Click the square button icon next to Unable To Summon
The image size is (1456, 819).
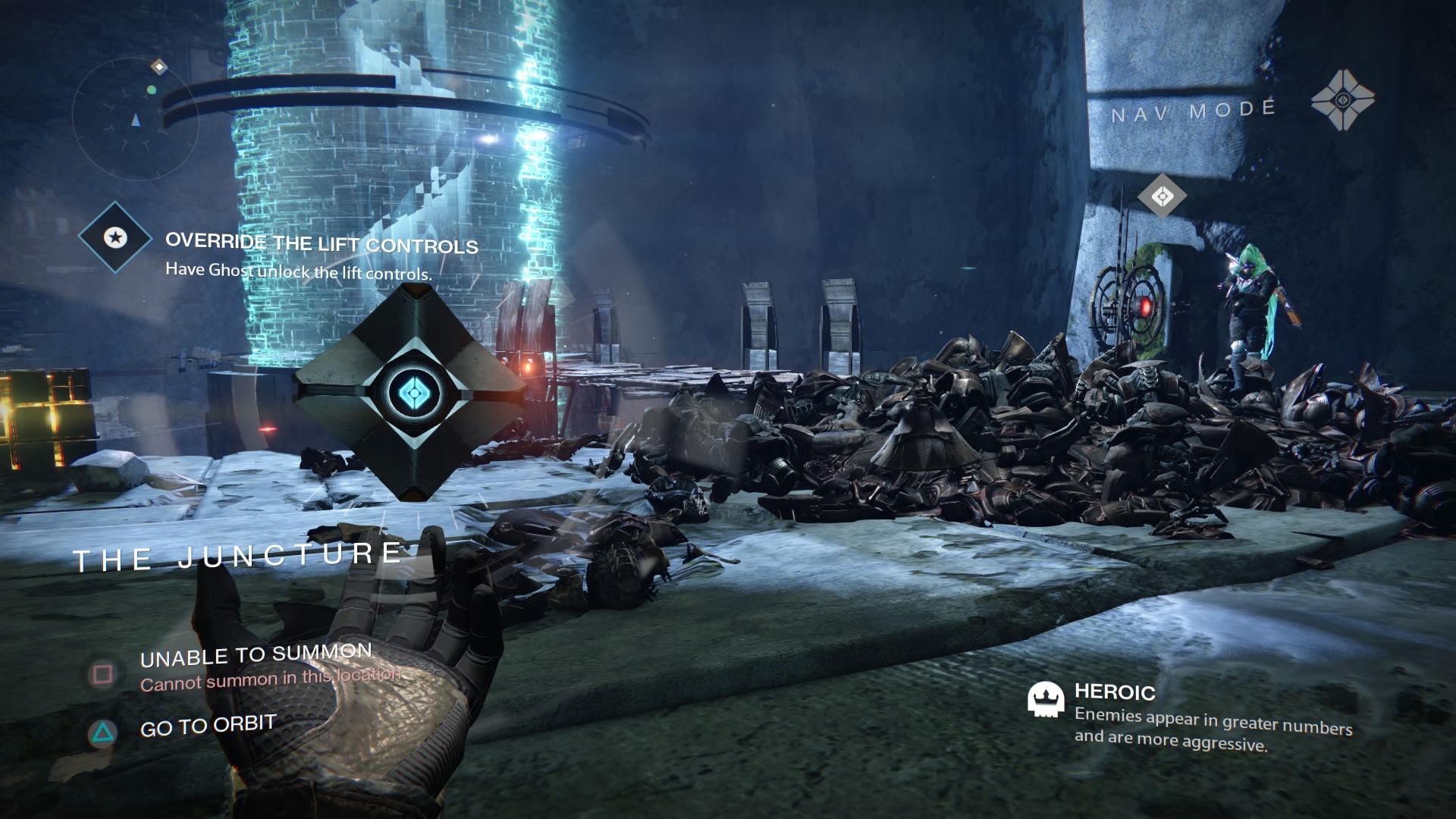coord(102,673)
